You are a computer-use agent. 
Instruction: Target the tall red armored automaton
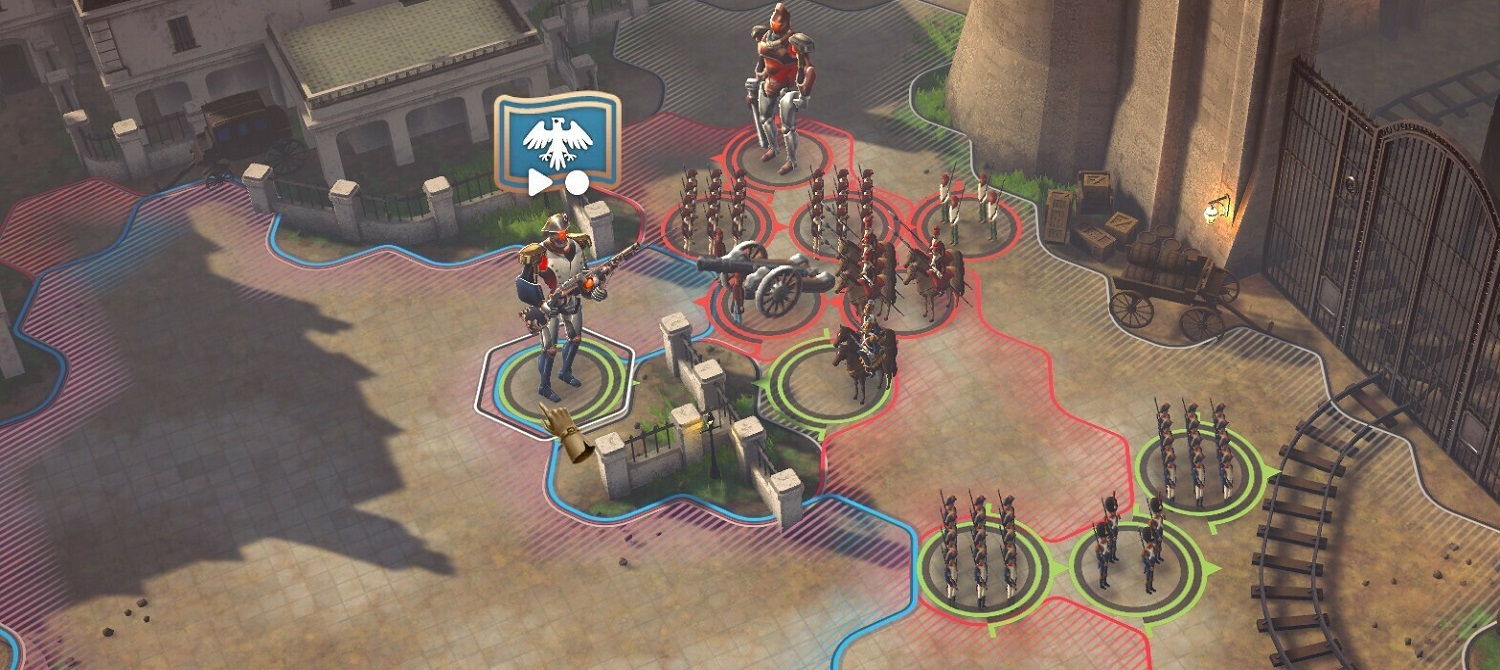pyautogui.click(x=778, y=88)
